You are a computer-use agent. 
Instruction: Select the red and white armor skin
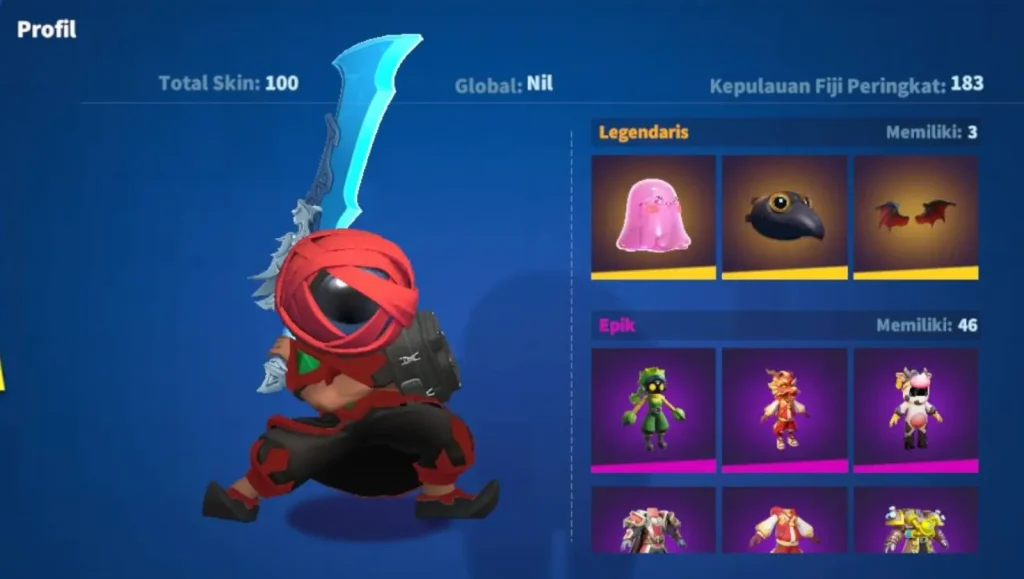[x=653, y=521]
